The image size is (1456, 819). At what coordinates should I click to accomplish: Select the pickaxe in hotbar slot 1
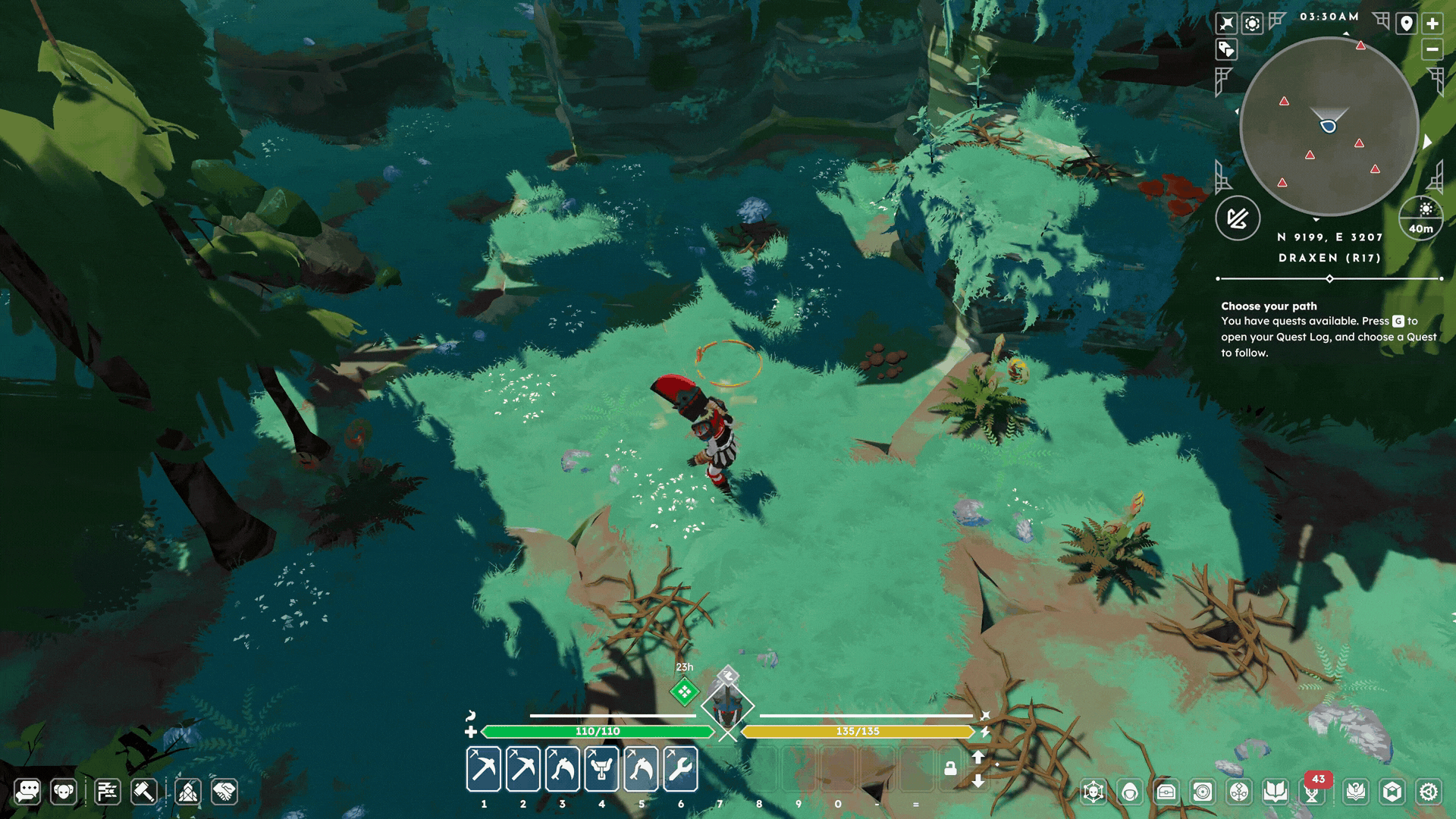[484, 769]
